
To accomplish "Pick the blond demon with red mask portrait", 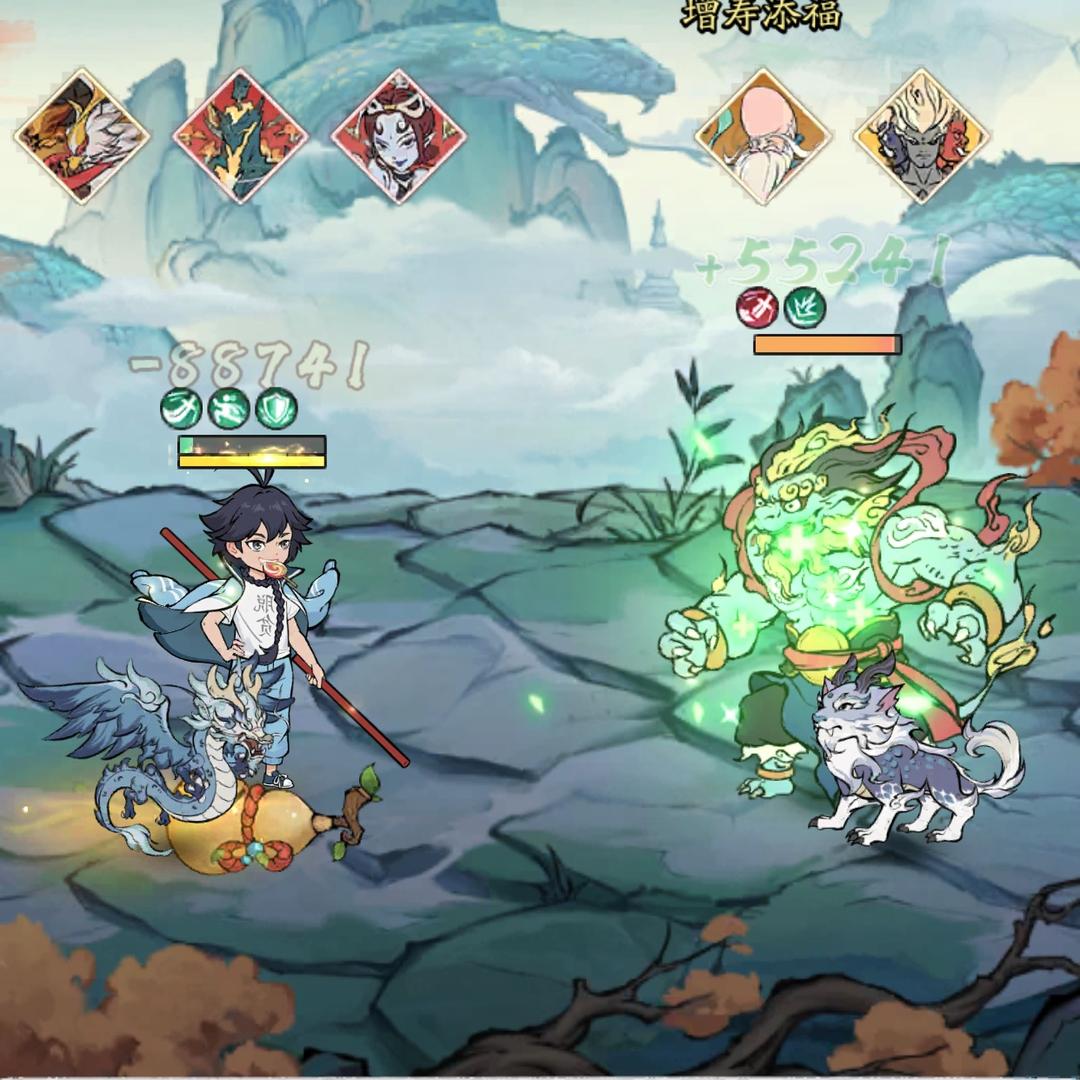I will click(921, 136).
